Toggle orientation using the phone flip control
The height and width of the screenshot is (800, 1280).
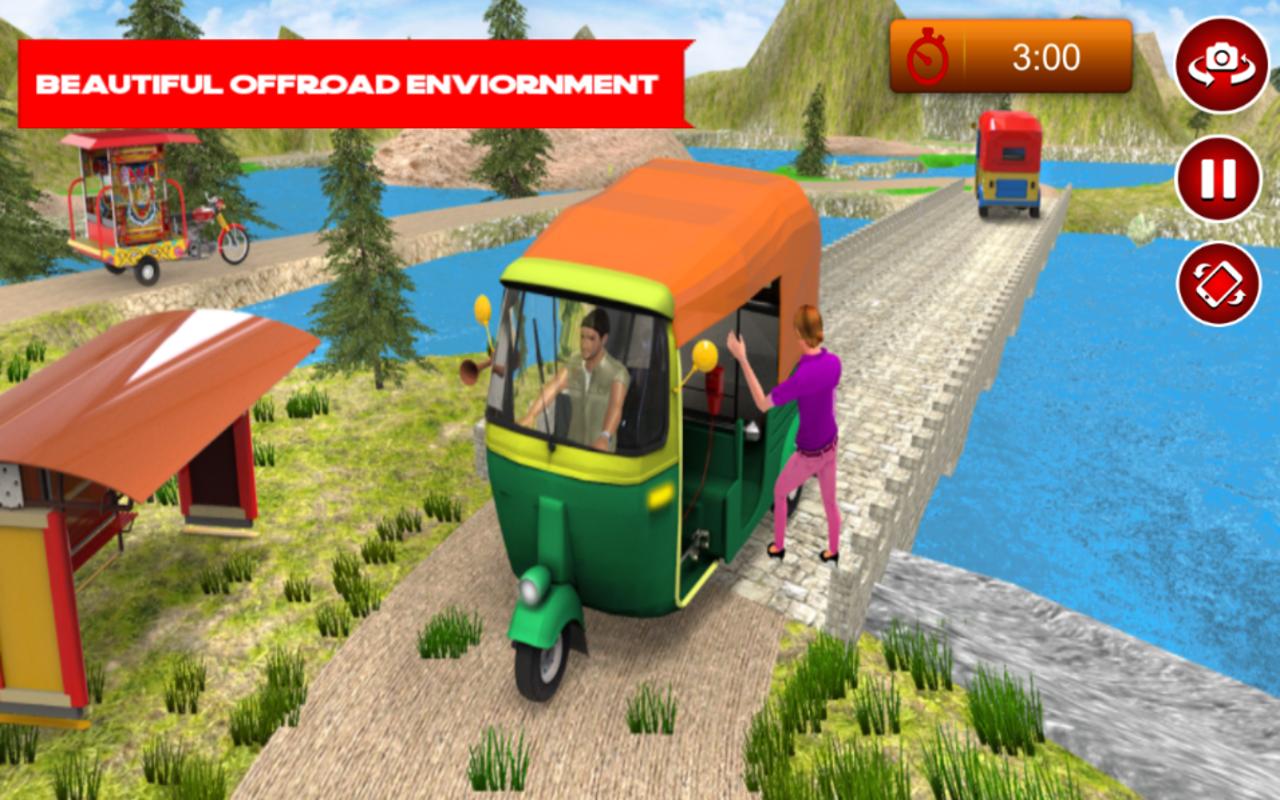click(x=1215, y=283)
